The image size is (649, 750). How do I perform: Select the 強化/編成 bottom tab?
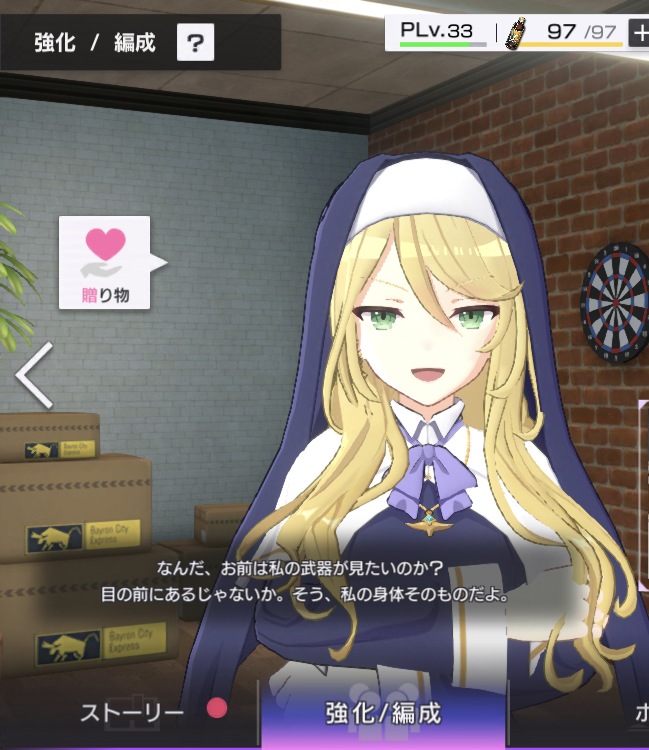pos(383,713)
